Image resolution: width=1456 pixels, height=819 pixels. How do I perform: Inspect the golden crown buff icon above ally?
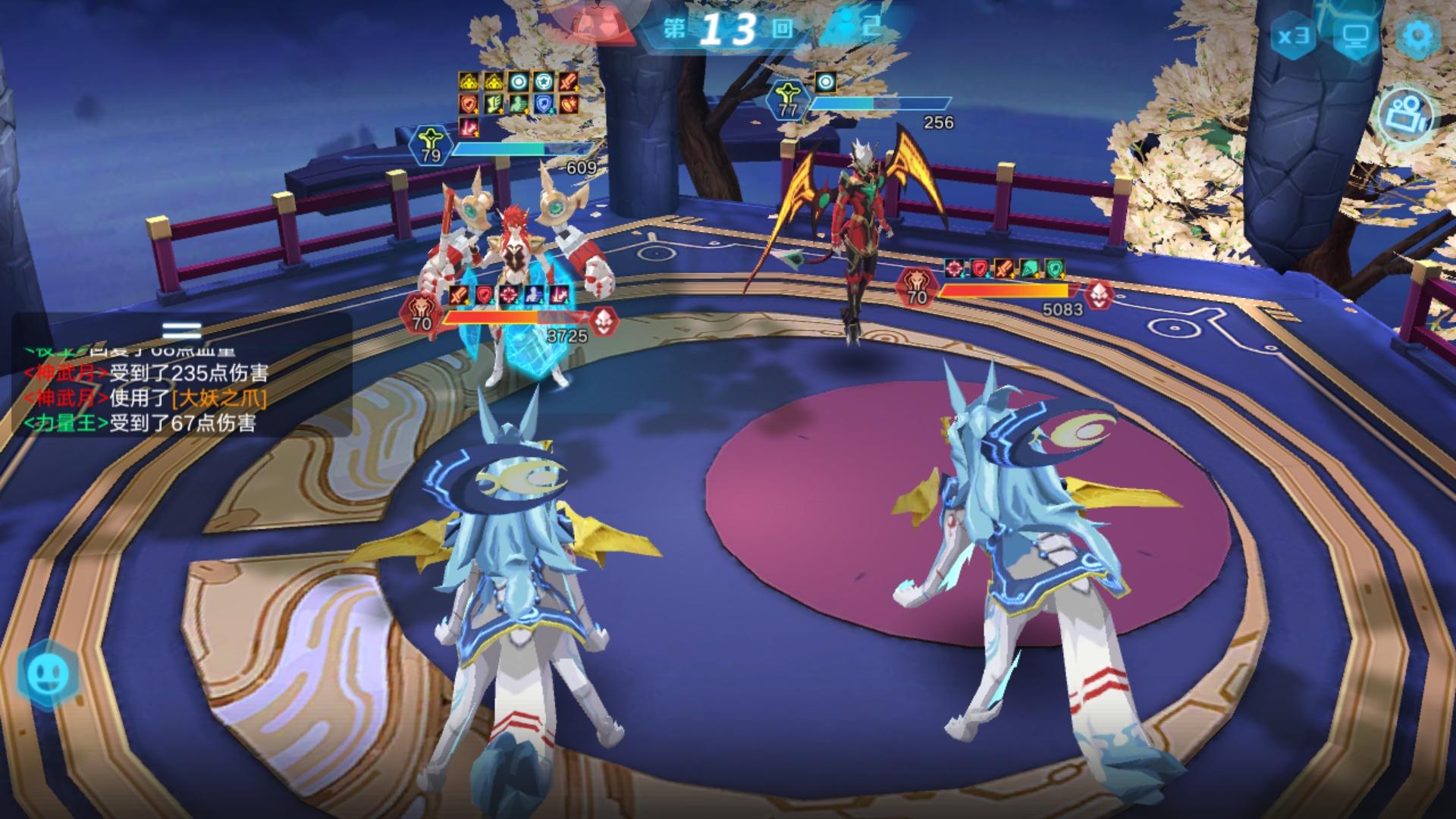point(469,81)
